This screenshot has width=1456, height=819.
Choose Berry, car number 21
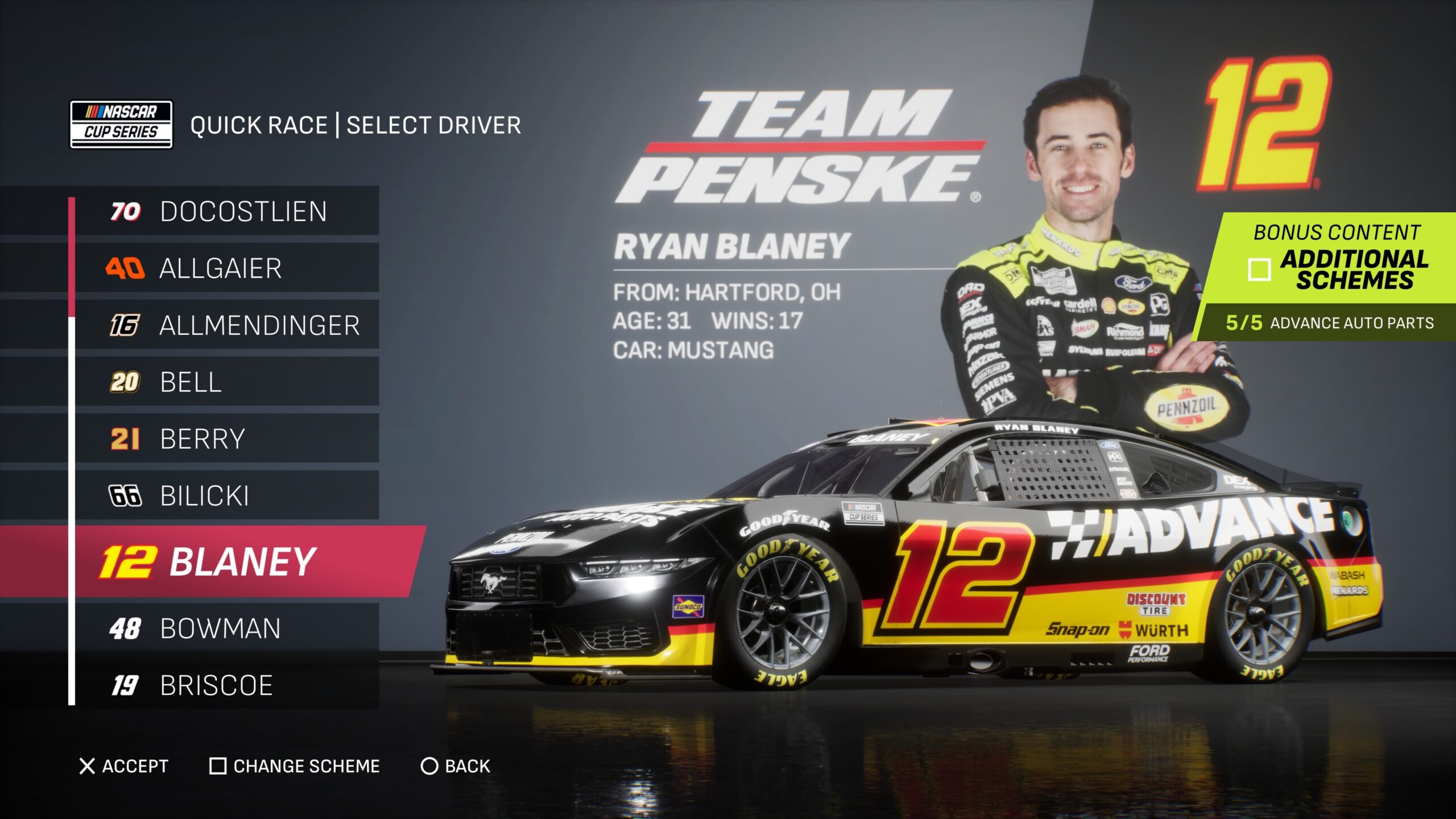tap(226, 439)
